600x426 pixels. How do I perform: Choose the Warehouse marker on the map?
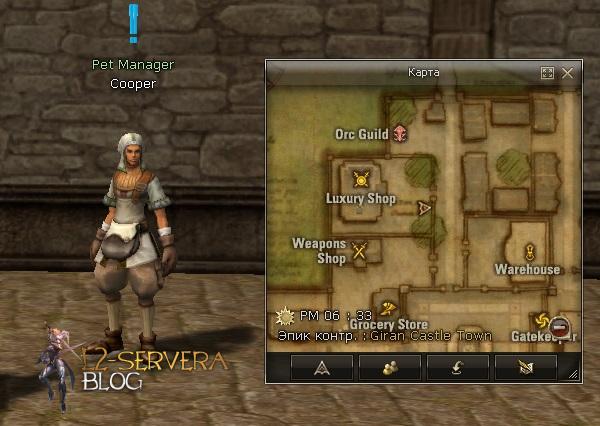[528, 251]
